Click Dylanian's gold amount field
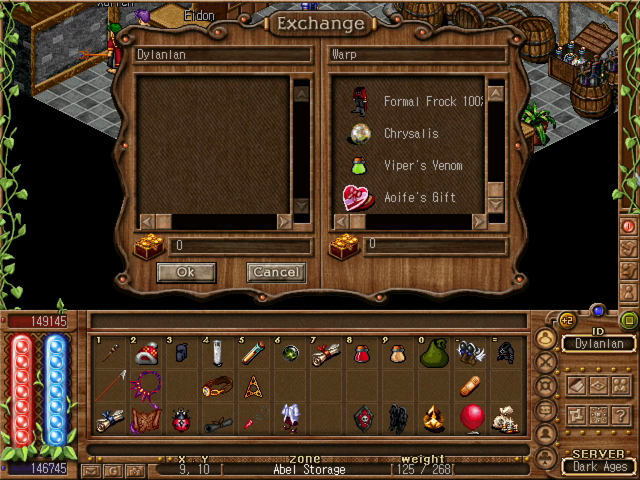Image resolution: width=640 pixels, height=480 pixels. click(240, 245)
